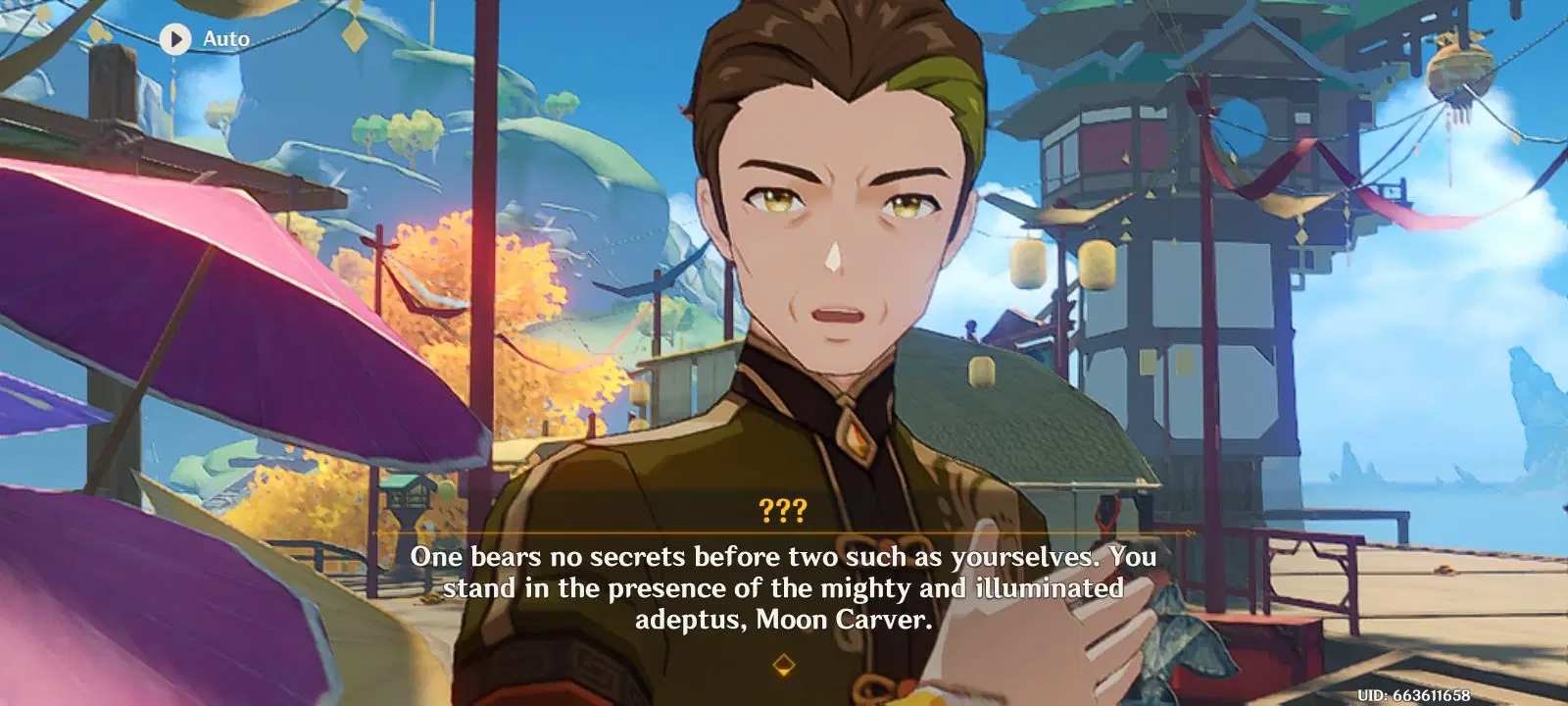1568x706 pixels.
Task: Click the divider line under the ??? name
Action: [x=783, y=531]
